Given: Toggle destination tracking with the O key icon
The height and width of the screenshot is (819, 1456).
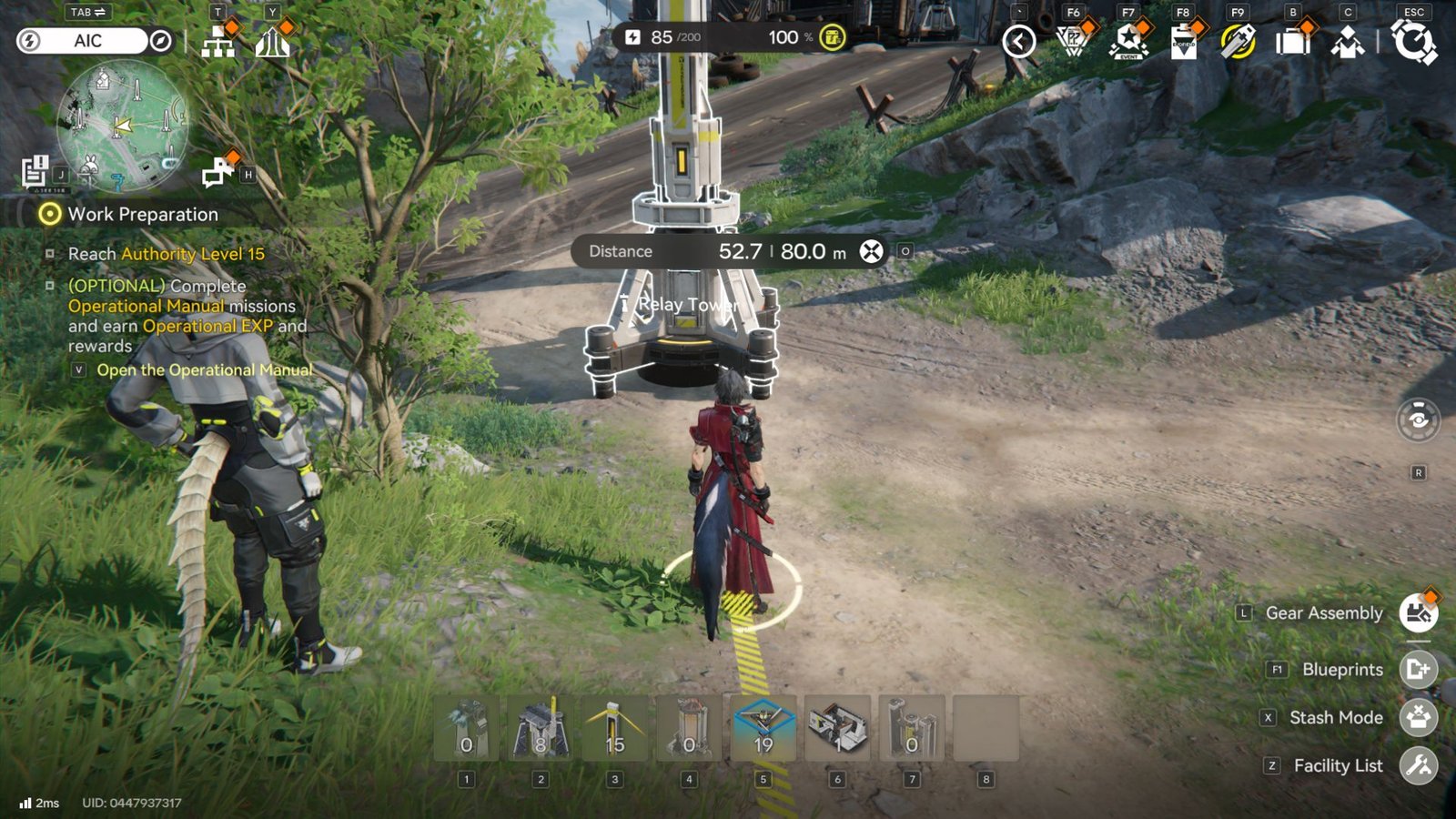Looking at the screenshot, I should tap(904, 252).
